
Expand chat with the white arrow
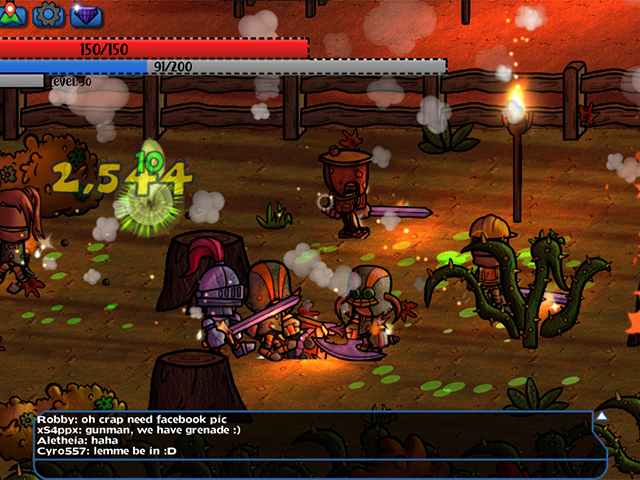(x=603, y=416)
